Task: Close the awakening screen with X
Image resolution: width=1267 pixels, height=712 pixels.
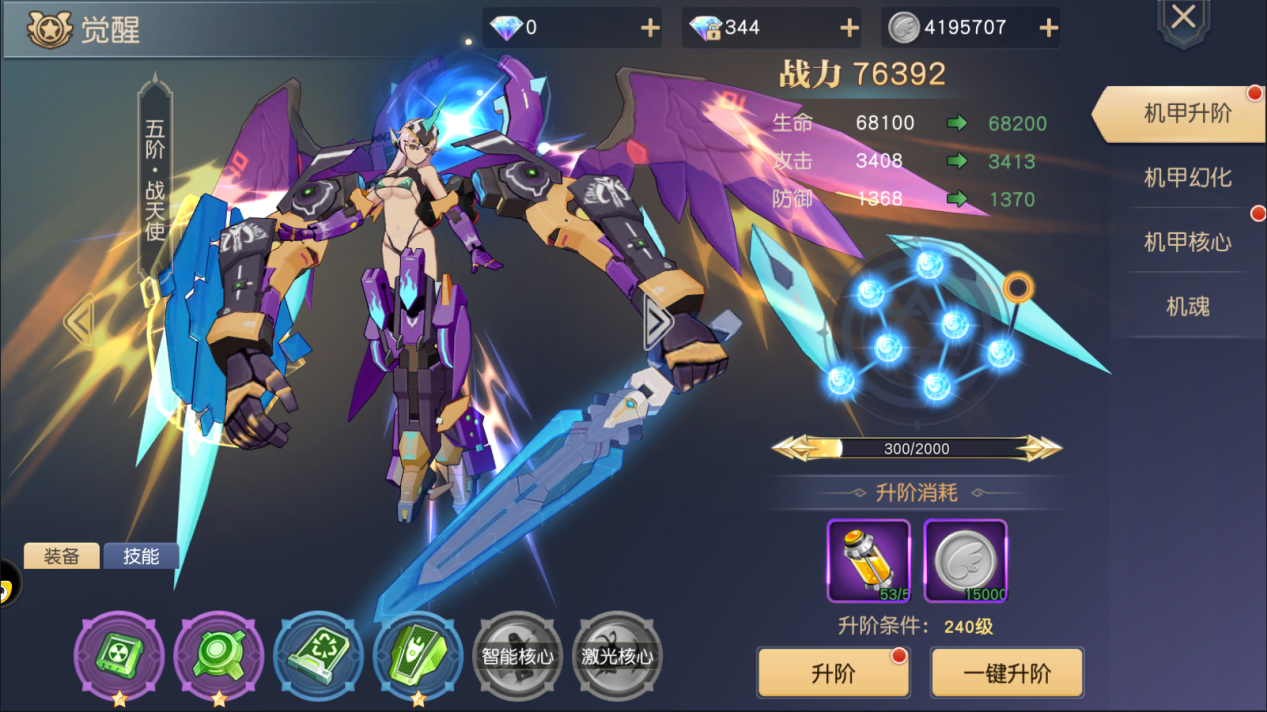Action: click(1183, 18)
